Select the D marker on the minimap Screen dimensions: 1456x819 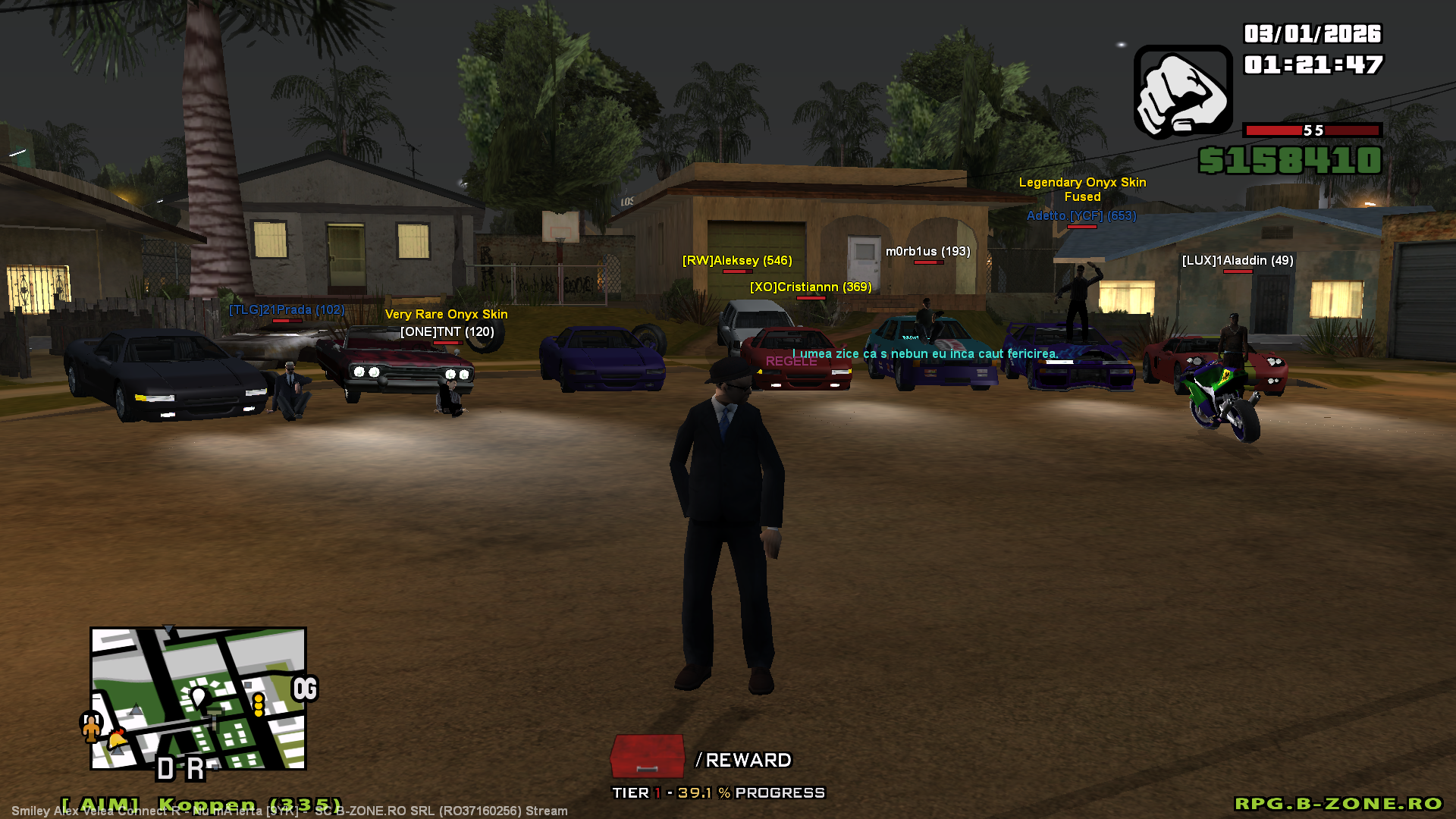[x=165, y=769]
